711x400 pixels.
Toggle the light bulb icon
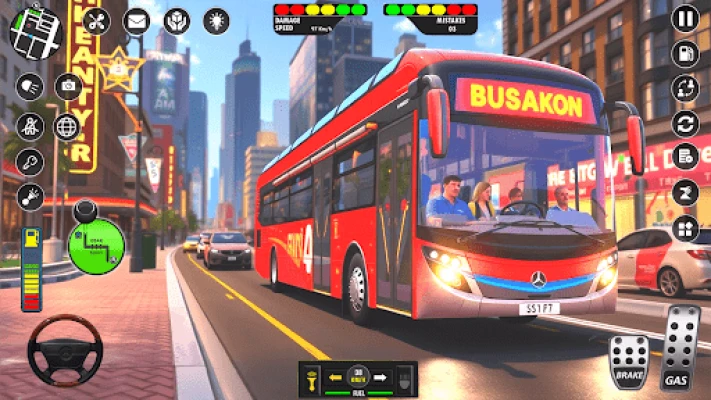[215, 21]
